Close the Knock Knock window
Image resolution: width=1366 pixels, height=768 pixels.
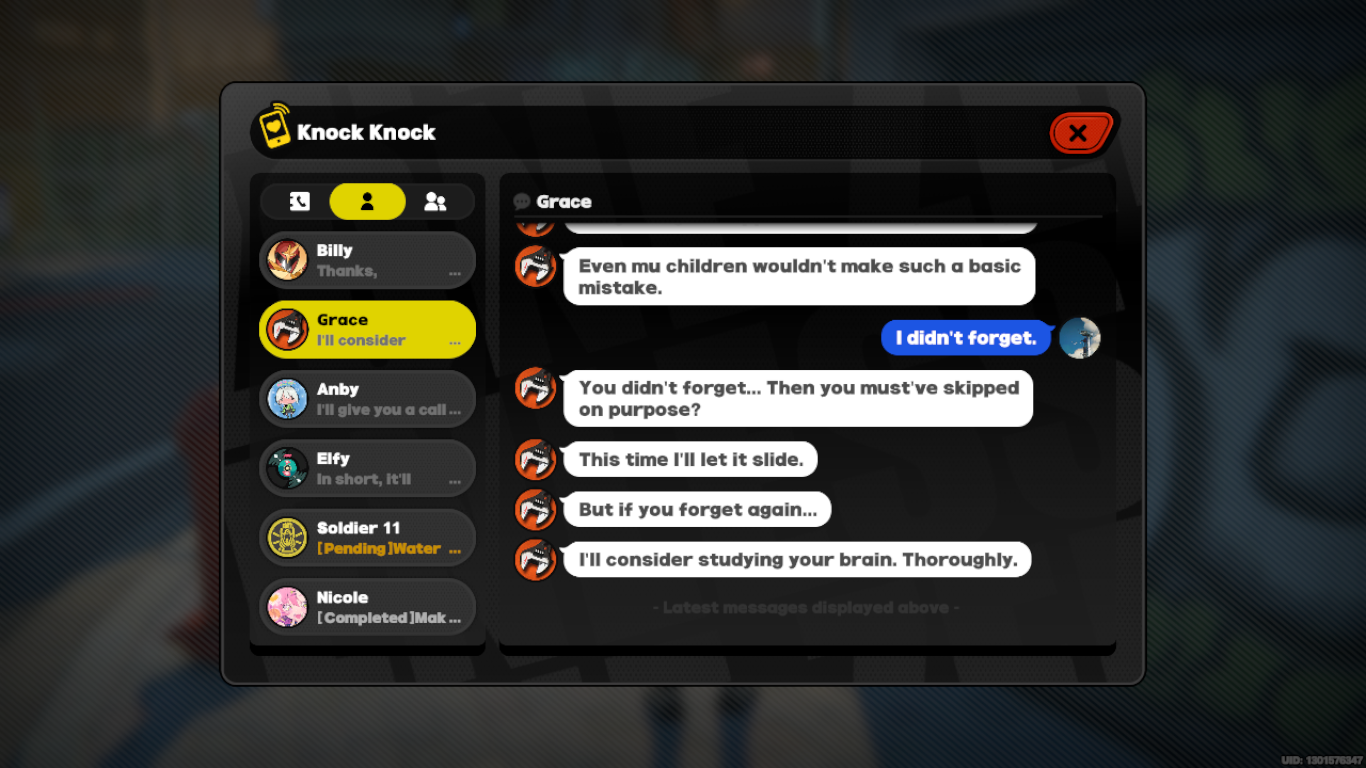pos(1081,131)
